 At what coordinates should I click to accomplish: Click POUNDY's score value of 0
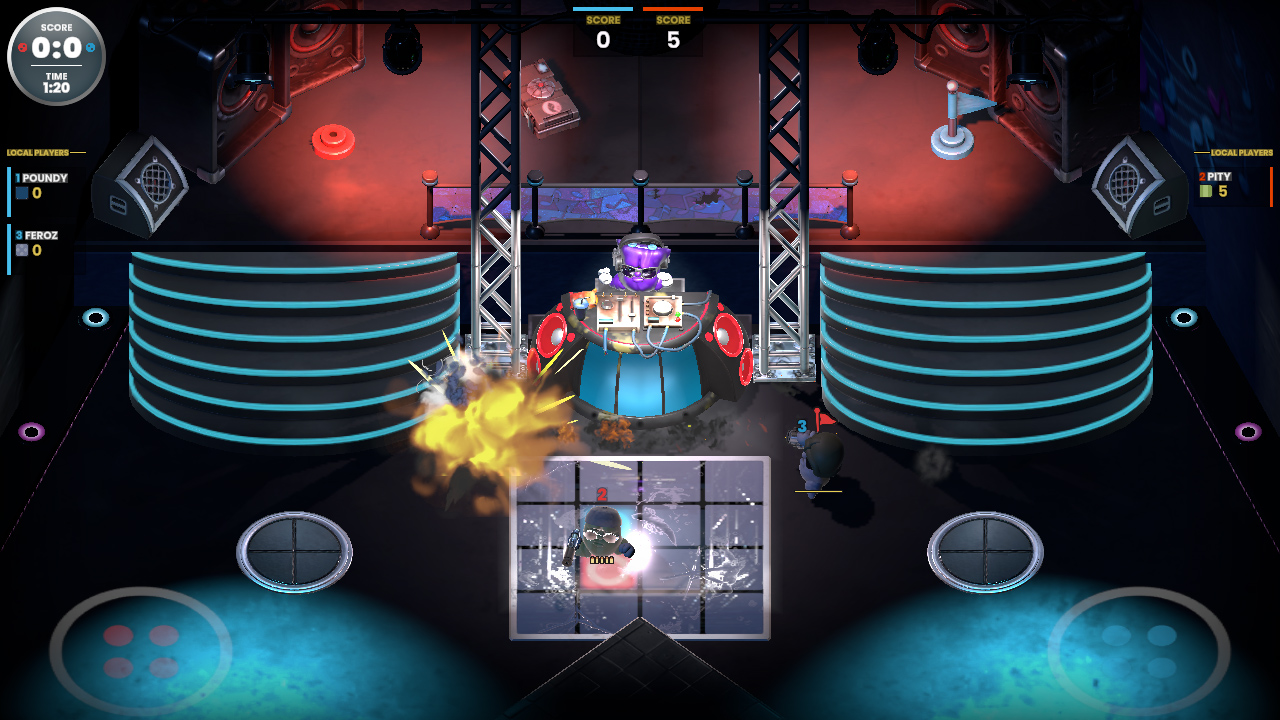pyautogui.click(x=37, y=193)
